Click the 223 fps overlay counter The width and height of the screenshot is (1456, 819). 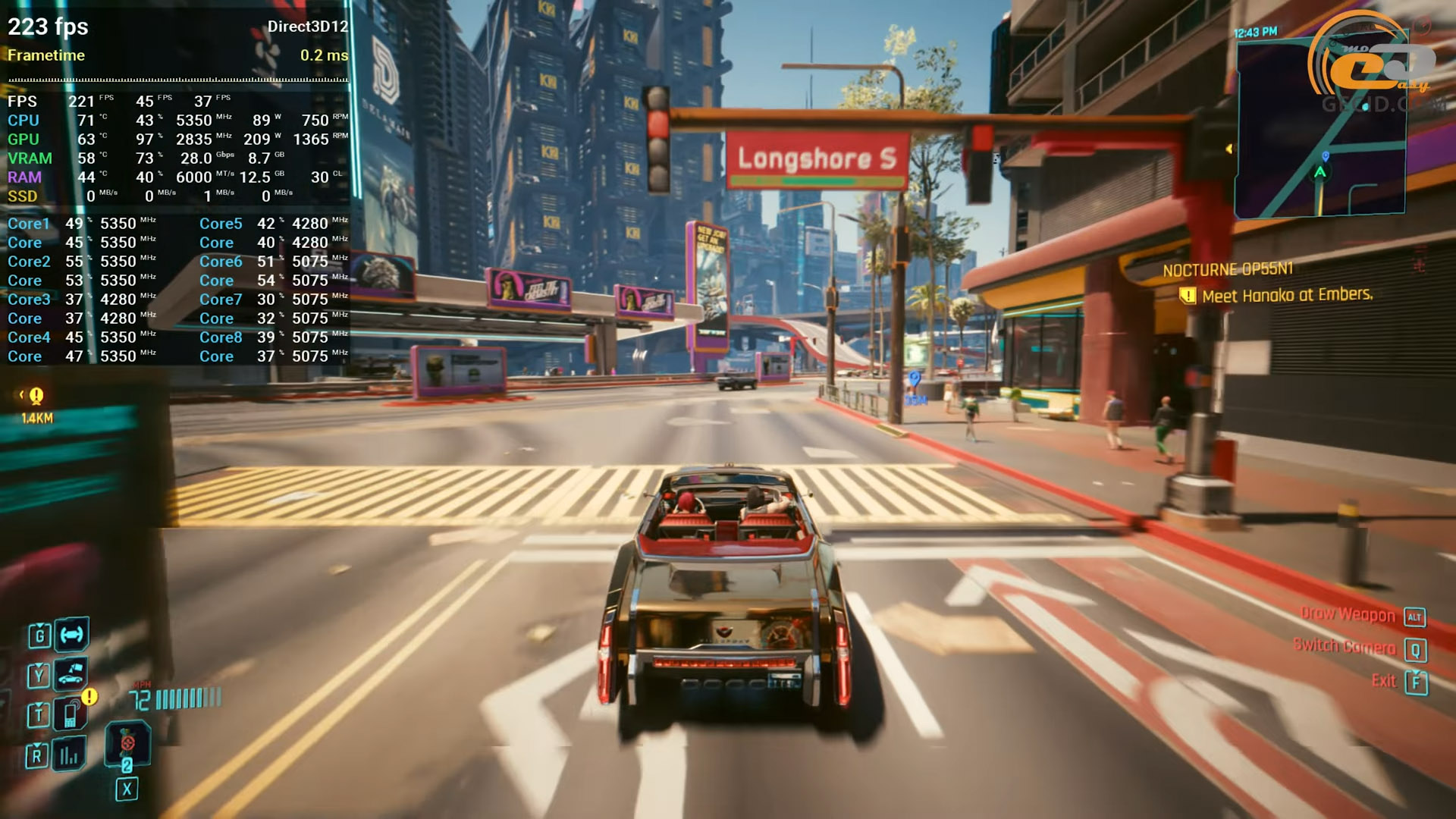pos(48,27)
